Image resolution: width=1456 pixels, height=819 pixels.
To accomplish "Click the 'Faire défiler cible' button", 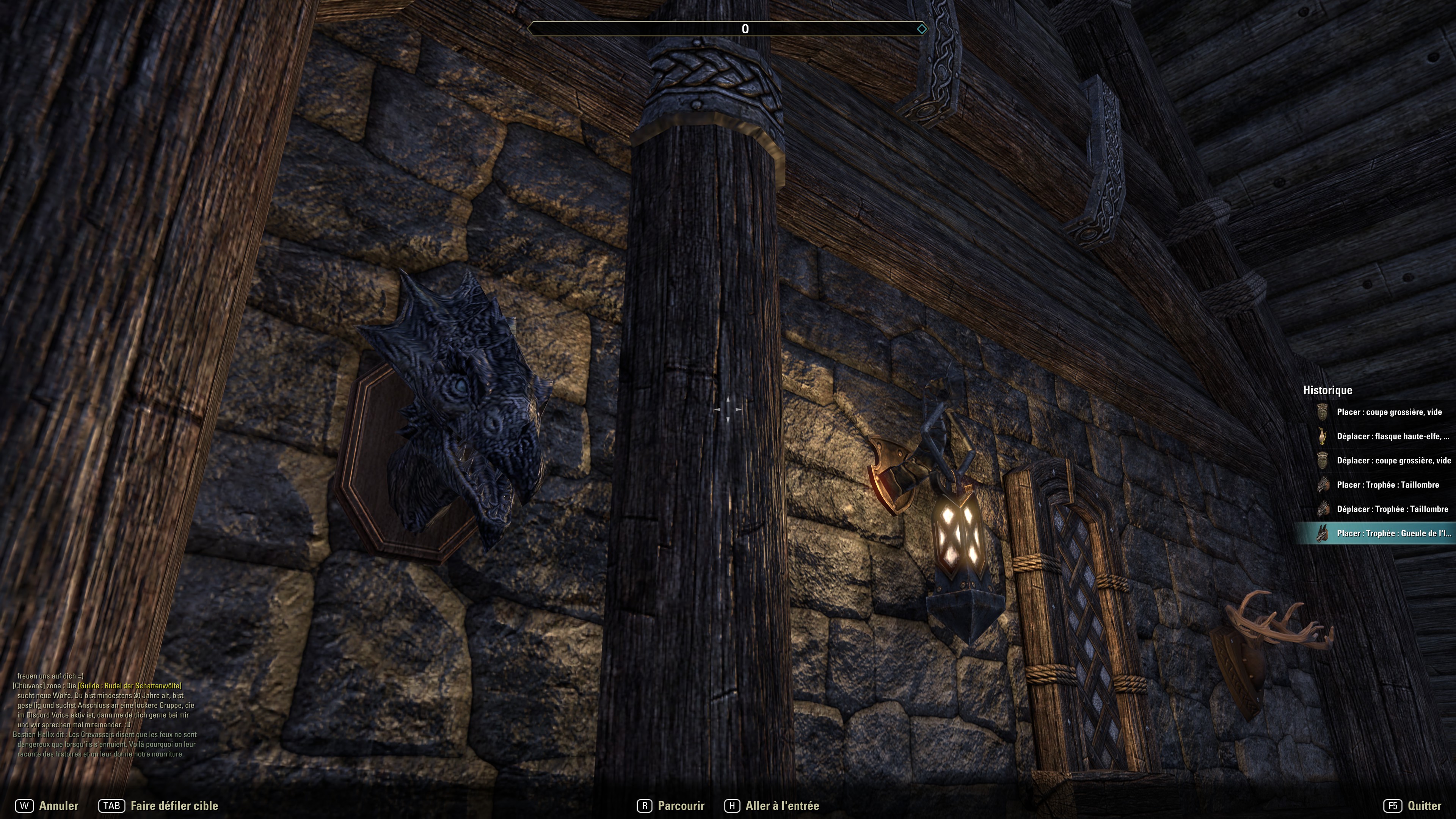I will click(x=158, y=806).
